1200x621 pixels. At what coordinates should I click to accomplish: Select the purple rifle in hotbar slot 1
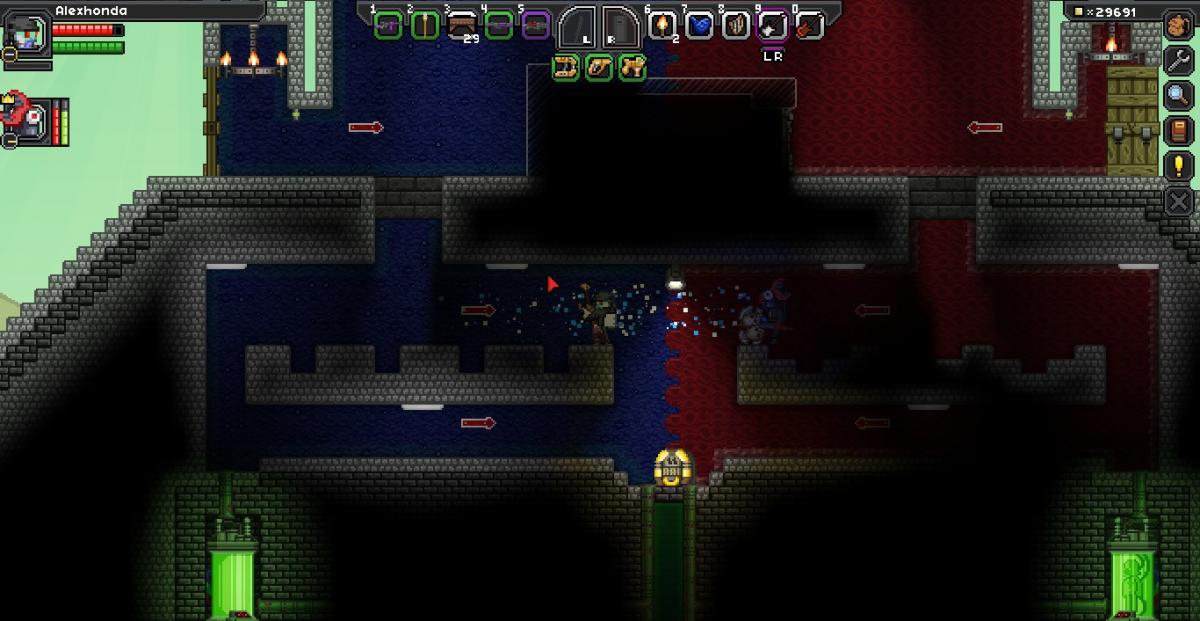388,24
